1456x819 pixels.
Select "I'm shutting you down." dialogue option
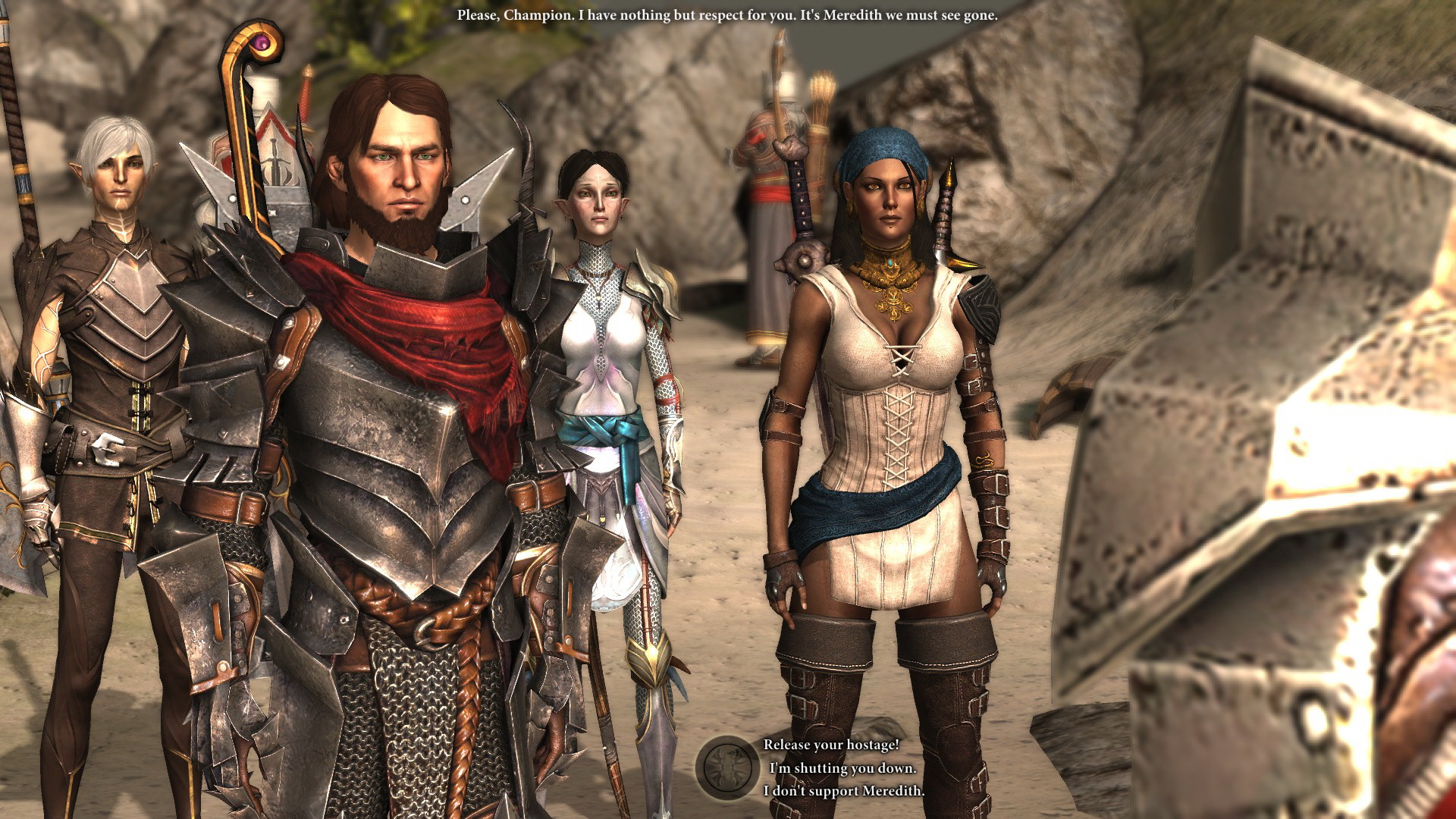pos(842,768)
